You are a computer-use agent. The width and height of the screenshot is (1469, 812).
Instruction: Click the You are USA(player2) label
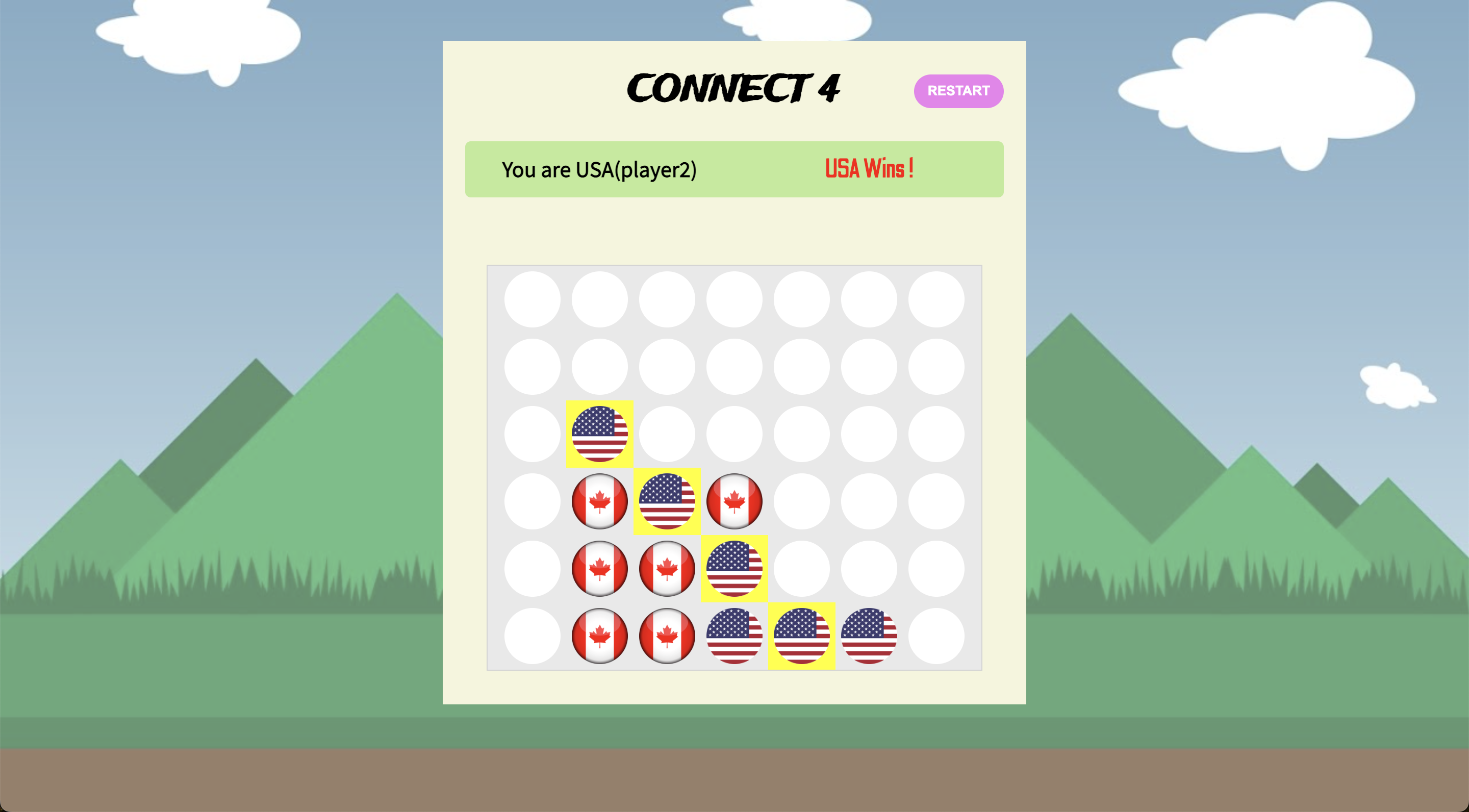[599, 169]
